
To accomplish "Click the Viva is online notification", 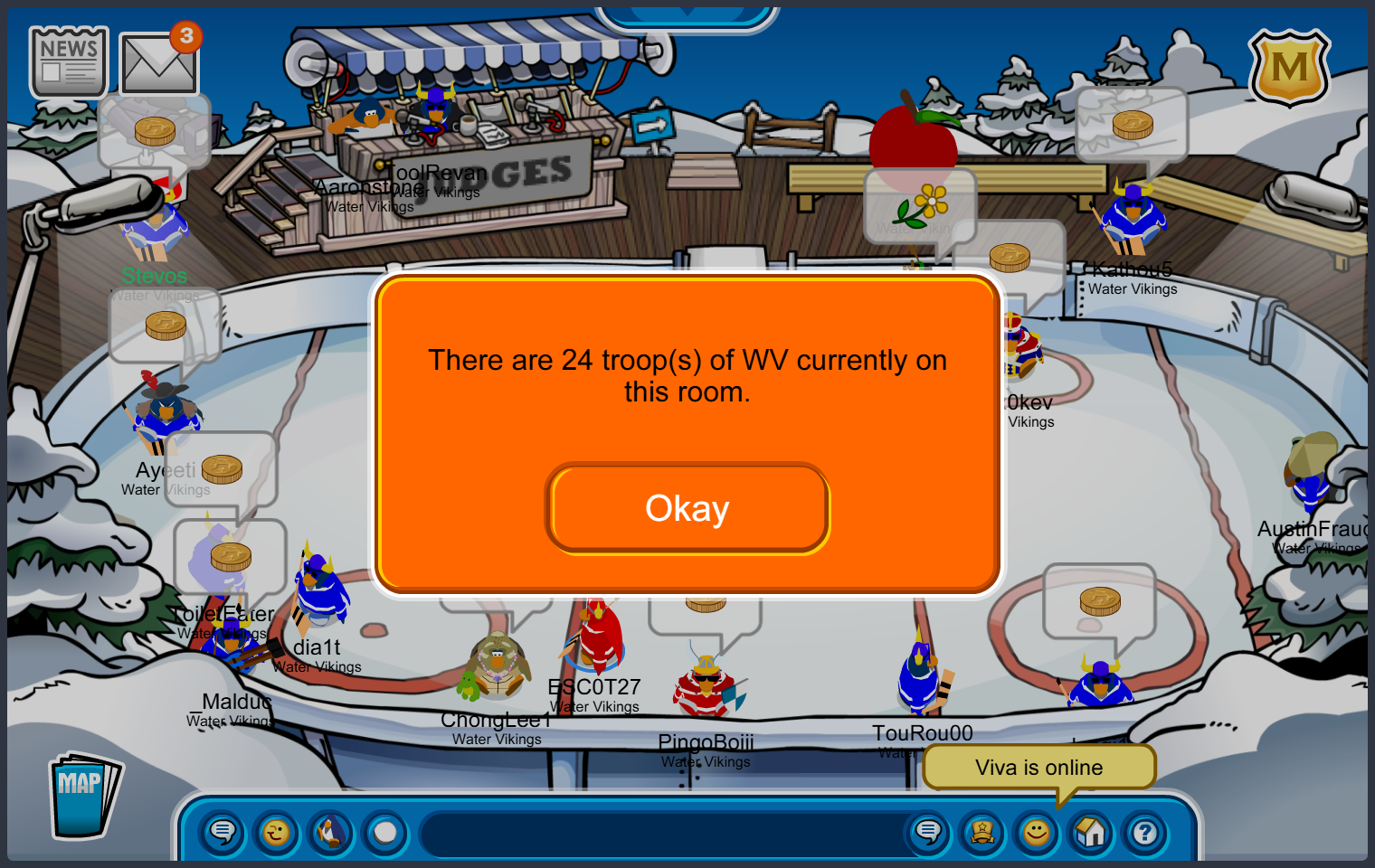I will tap(1038, 768).
